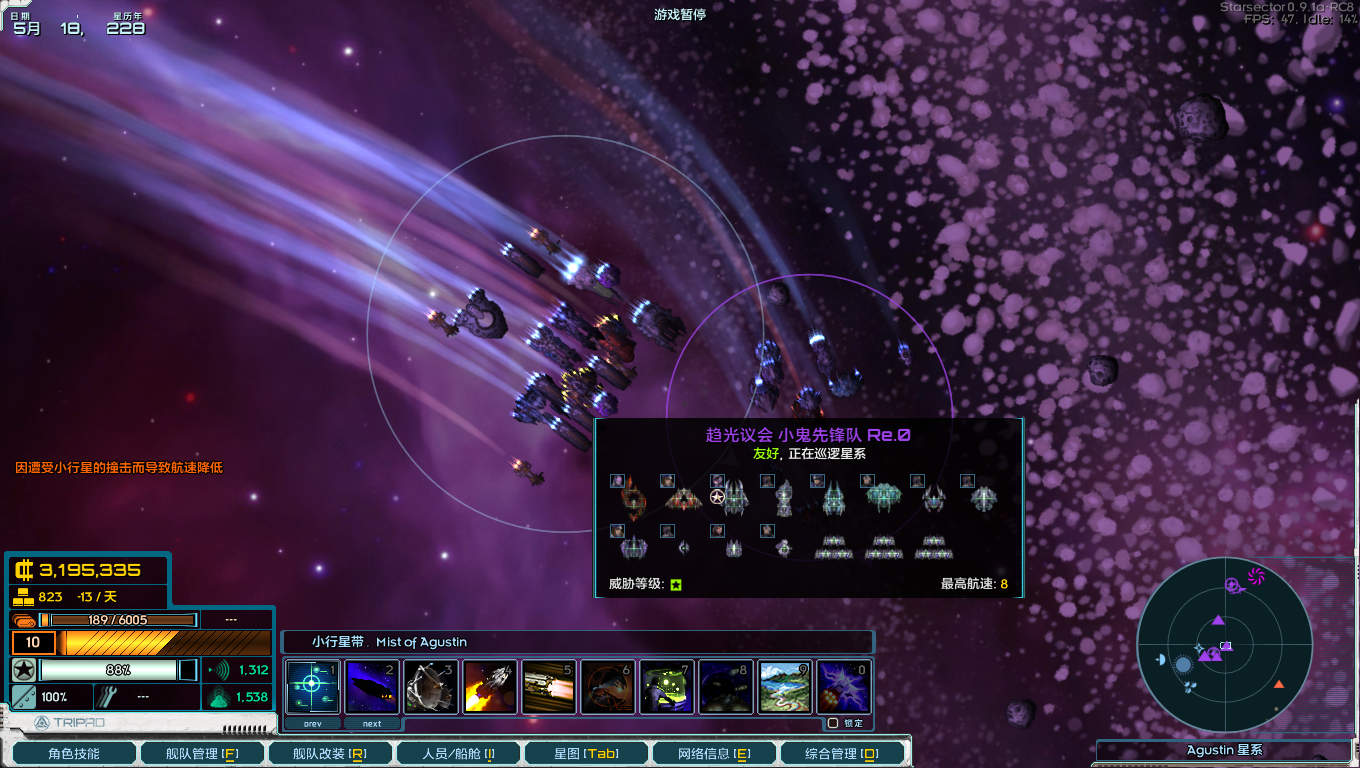The height and width of the screenshot is (768, 1360).
Task: Open the 星图 [Tab] star map
Action: 586,752
